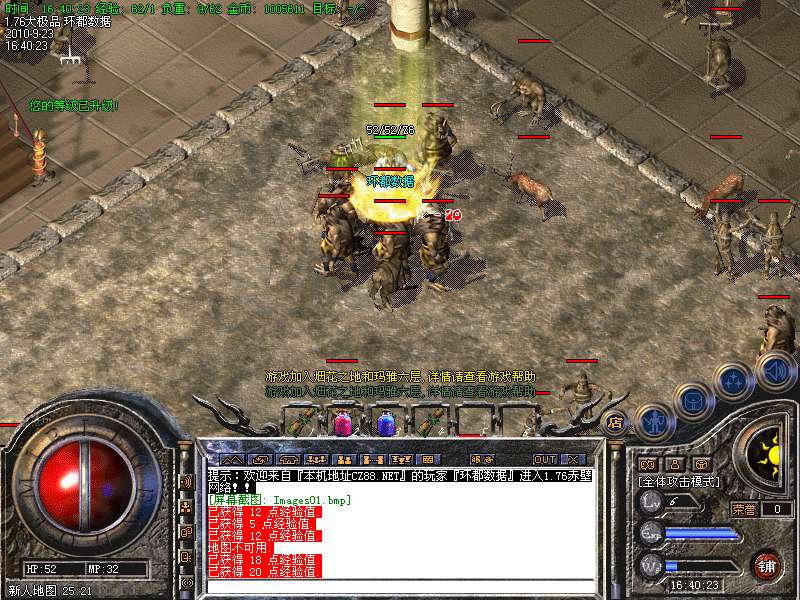Open the mountain-shaped map button on toolbar
The image size is (800, 600).
coord(232,460)
